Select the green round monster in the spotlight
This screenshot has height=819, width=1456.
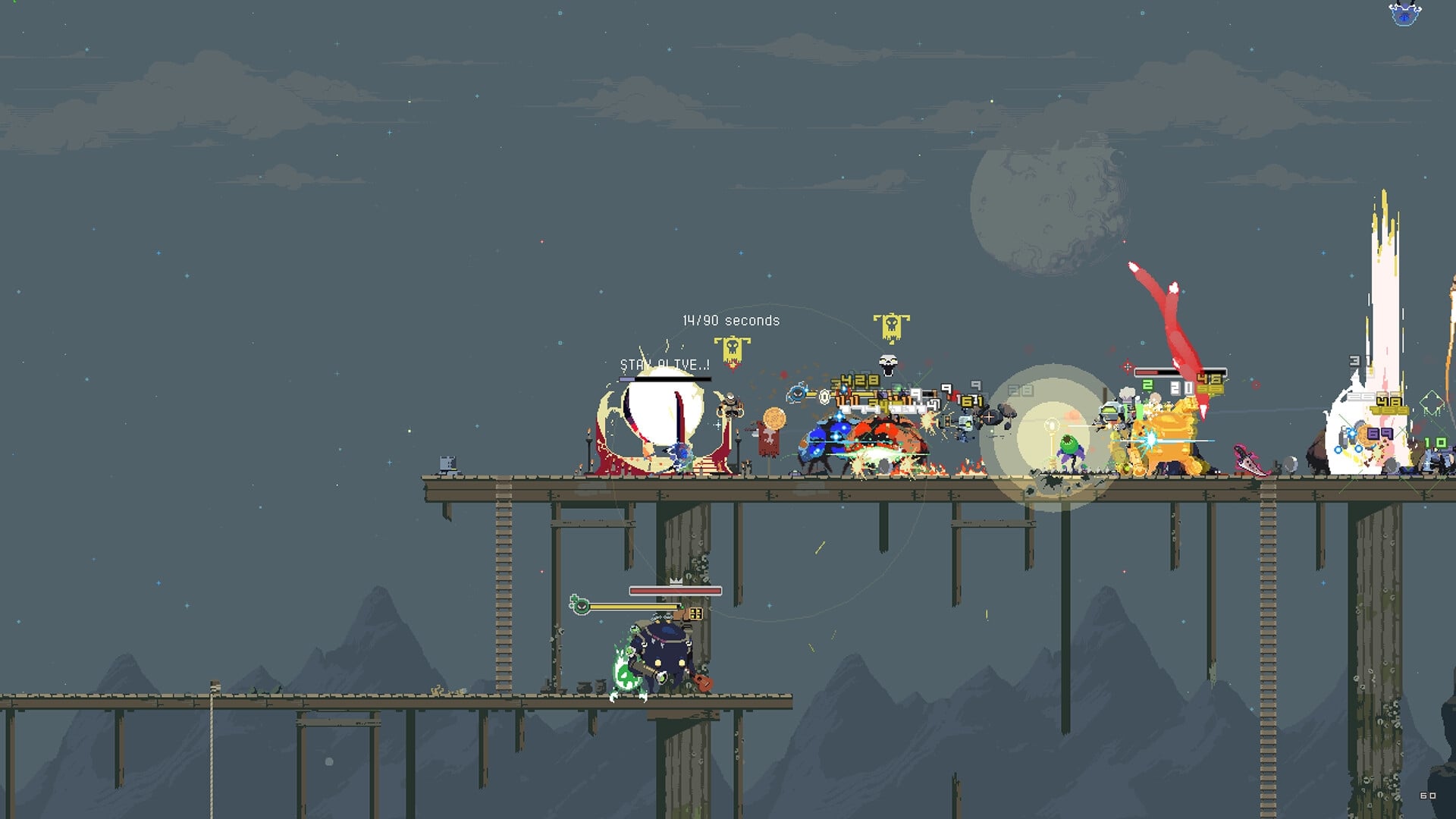pyautogui.click(x=1069, y=444)
